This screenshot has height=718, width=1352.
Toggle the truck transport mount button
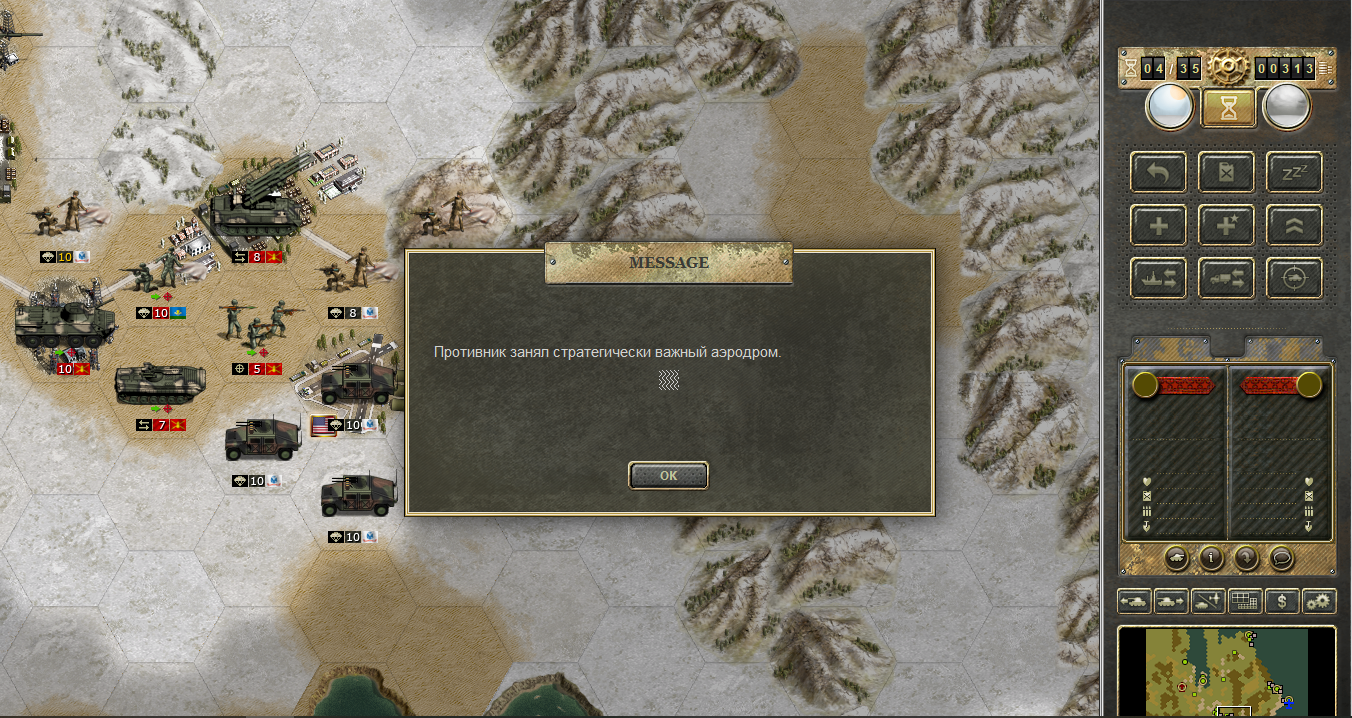click(1226, 278)
